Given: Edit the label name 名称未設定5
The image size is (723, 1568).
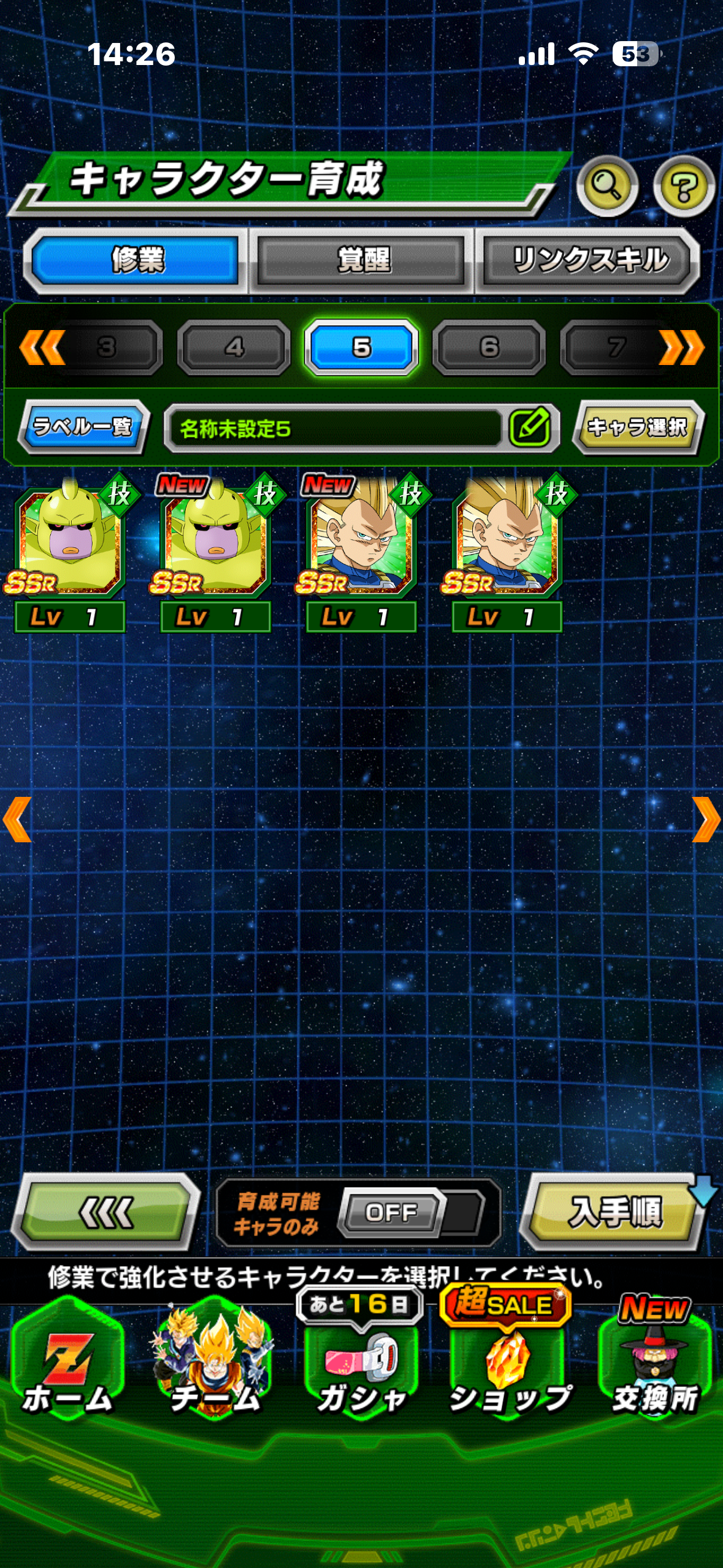Looking at the screenshot, I should click(529, 428).
